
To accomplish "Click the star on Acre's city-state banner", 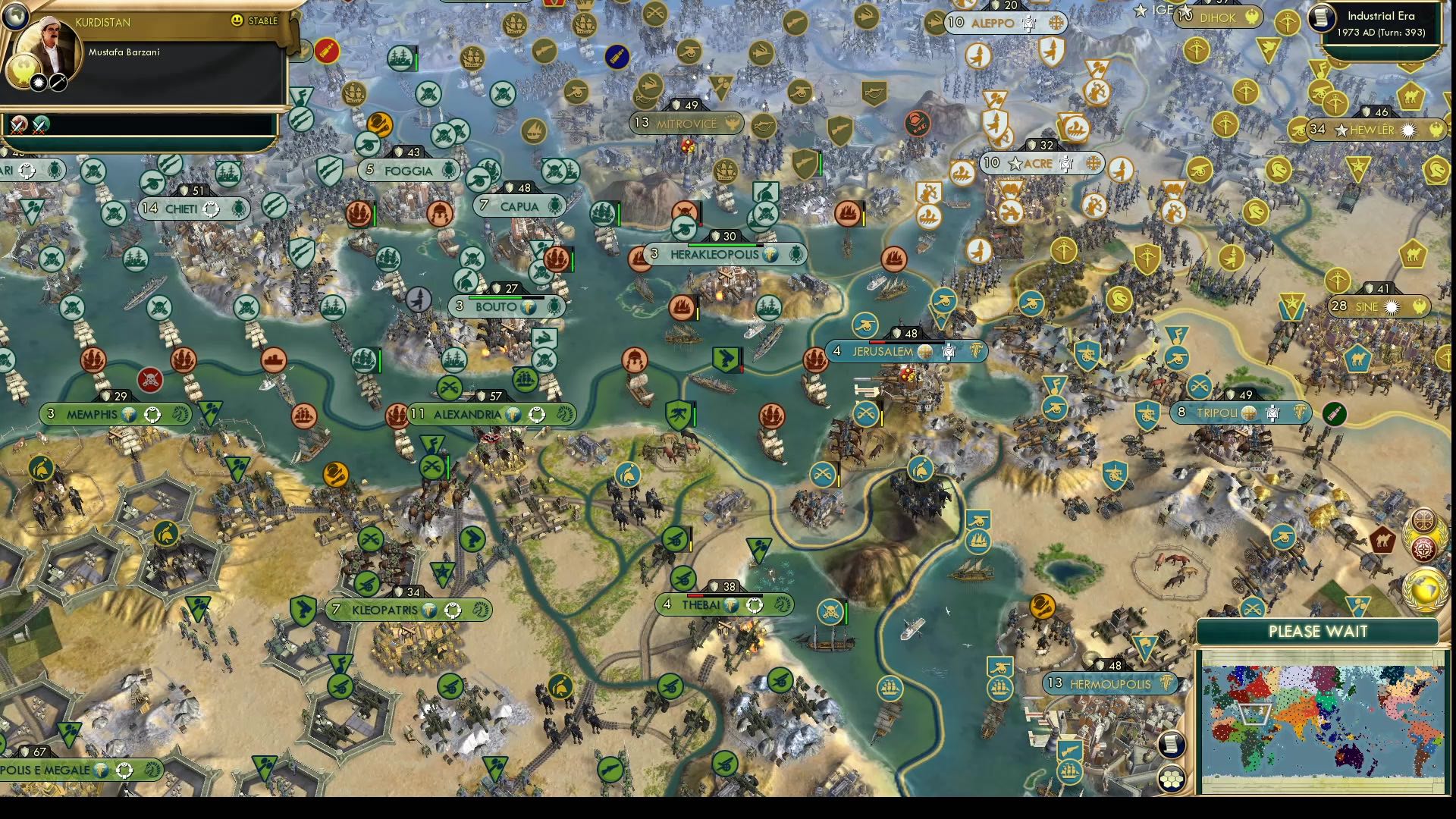I will tap(1014, 163).
